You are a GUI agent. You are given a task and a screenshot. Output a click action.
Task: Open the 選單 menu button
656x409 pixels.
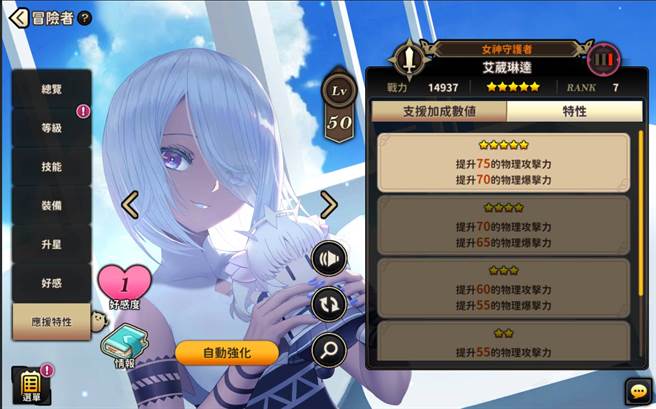(30, 385)
